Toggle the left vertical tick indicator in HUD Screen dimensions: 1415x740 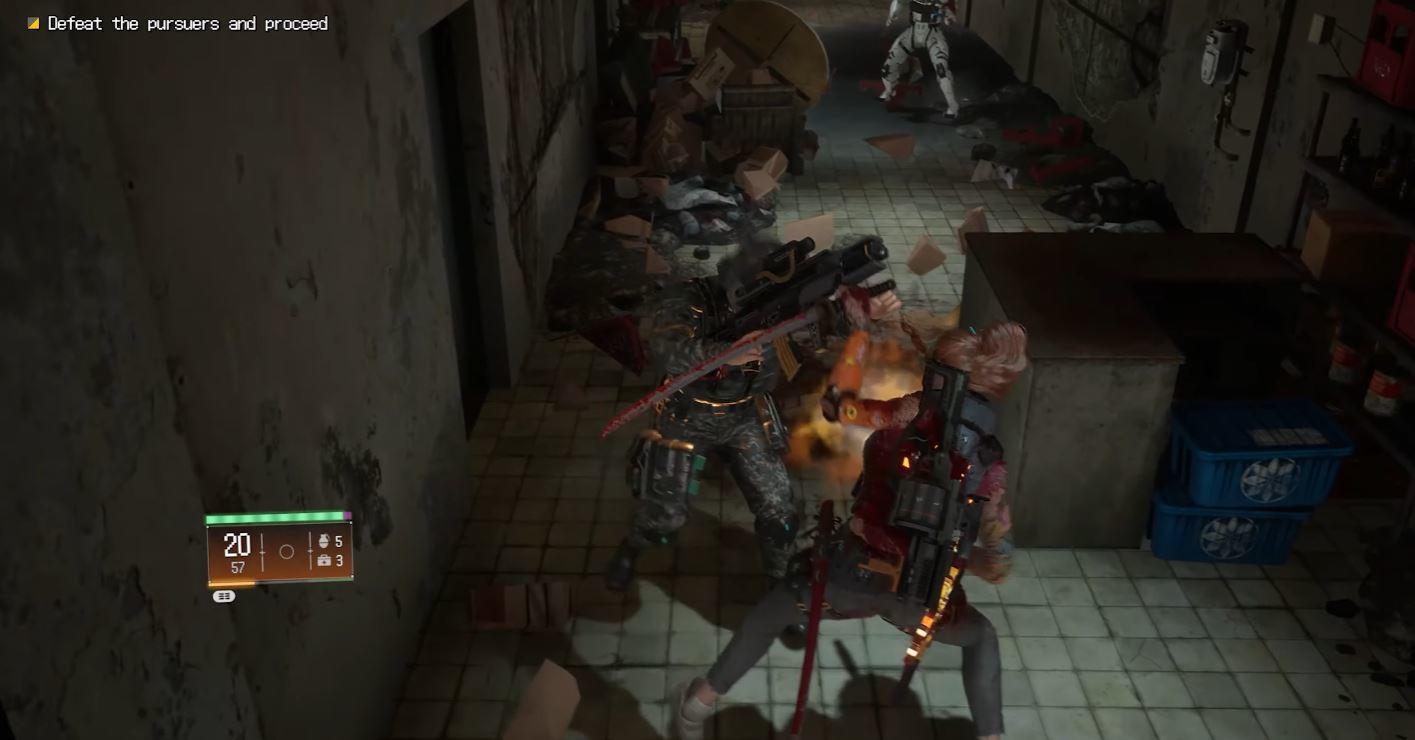tap(262, 551)
